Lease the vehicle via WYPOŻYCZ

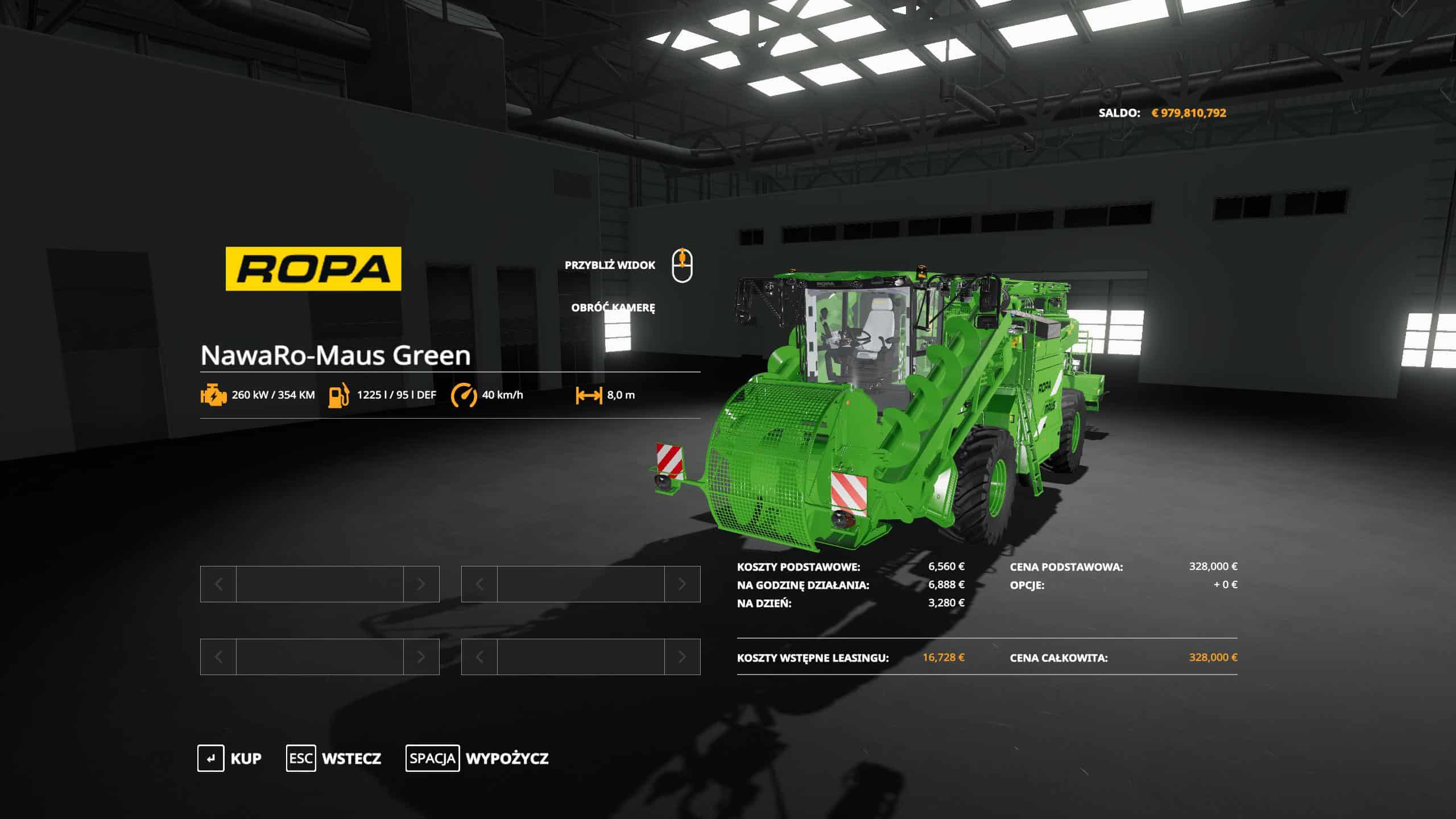477,758
